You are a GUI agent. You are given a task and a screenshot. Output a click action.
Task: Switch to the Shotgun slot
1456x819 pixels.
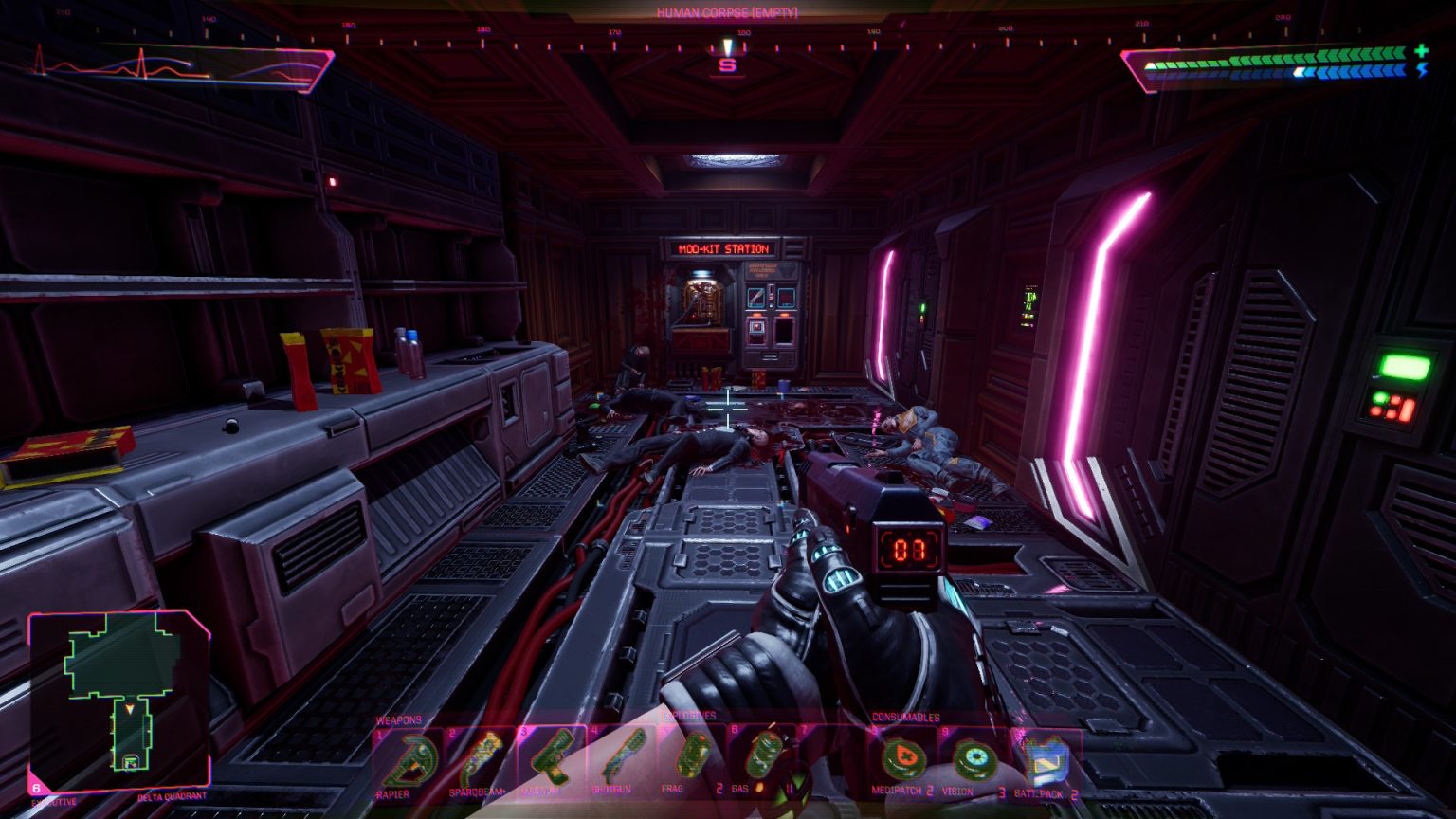[621, 758]
